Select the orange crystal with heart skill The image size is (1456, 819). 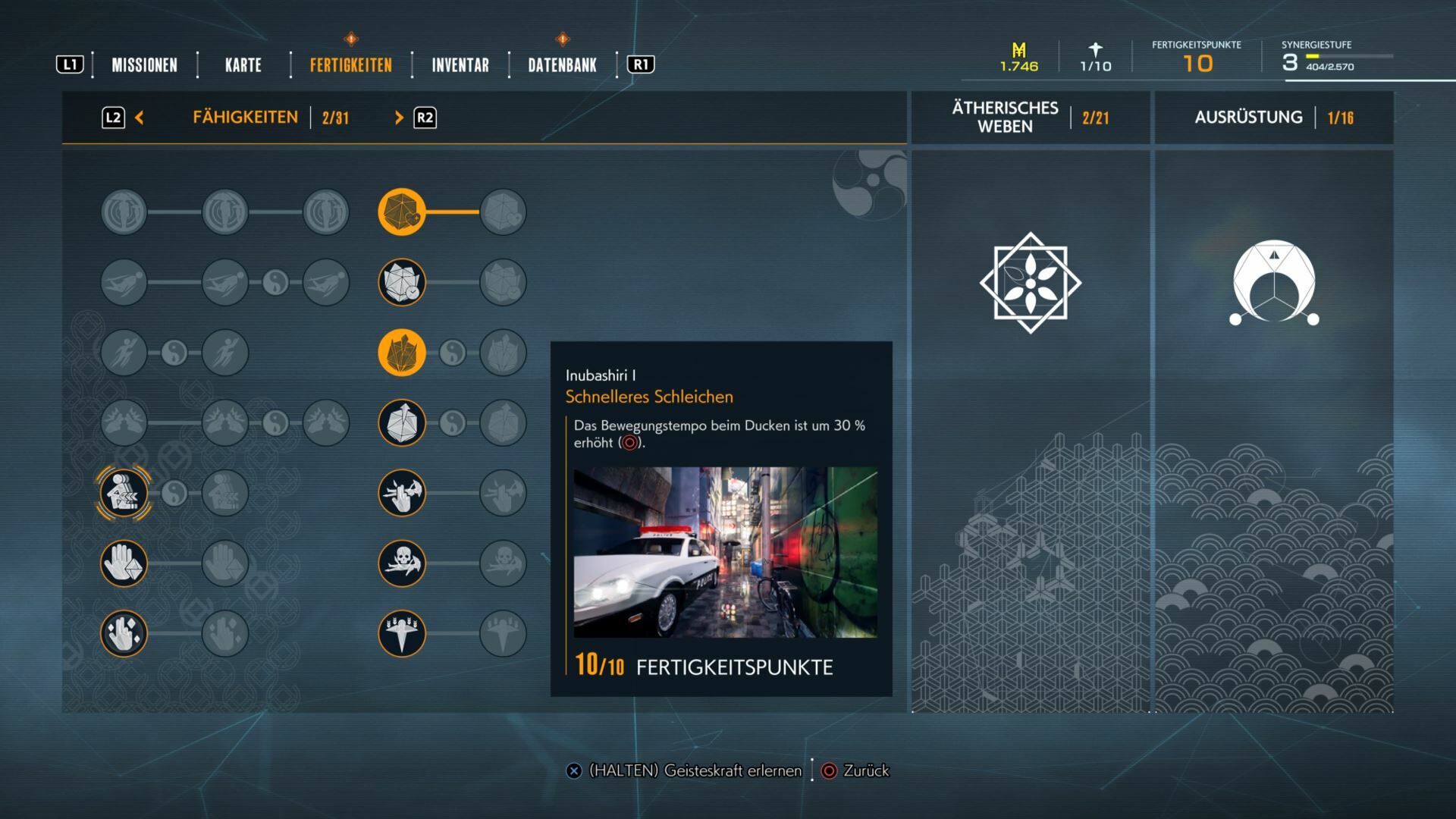(402, 212)
